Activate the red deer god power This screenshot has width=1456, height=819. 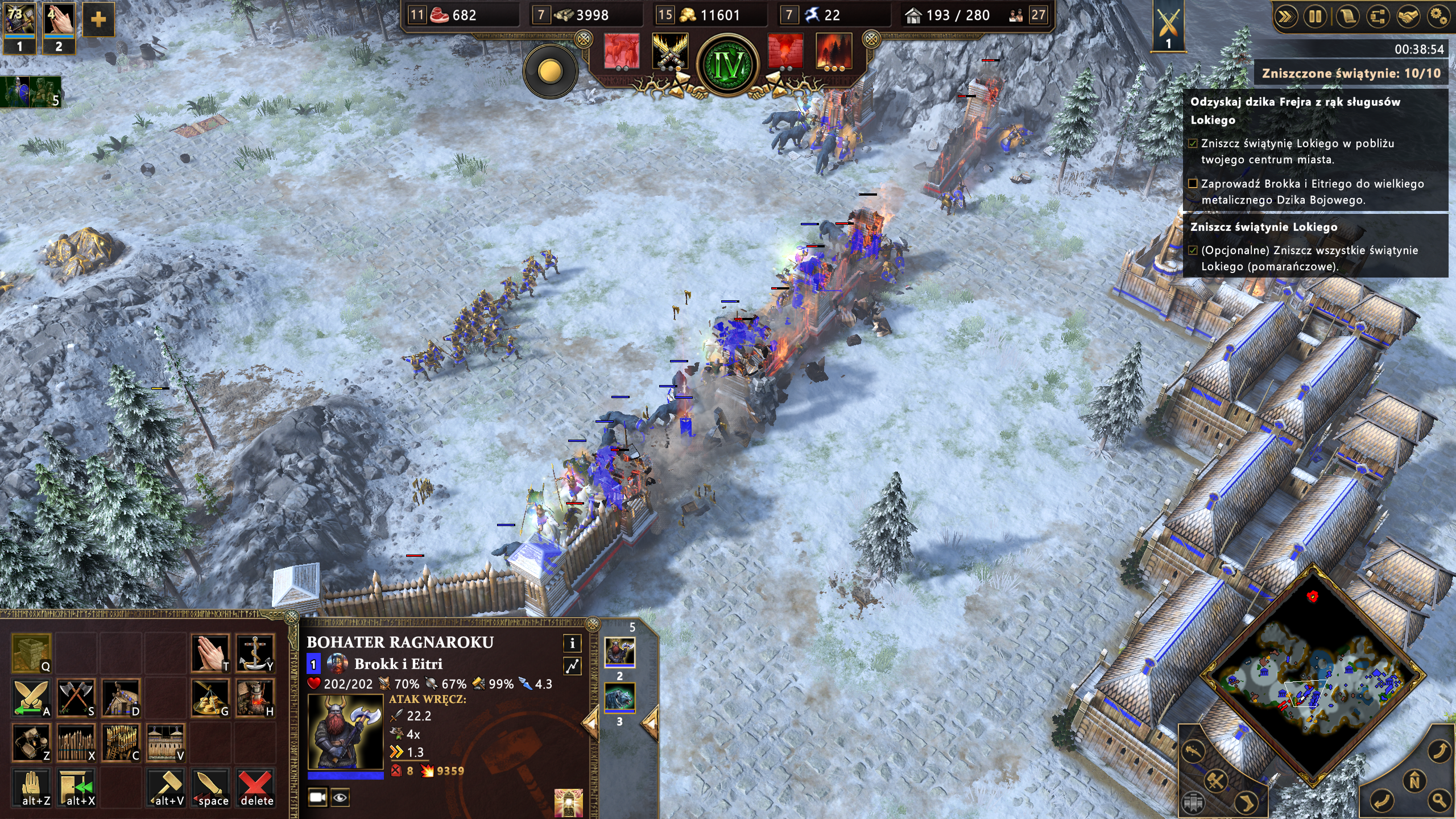(621, 51)
